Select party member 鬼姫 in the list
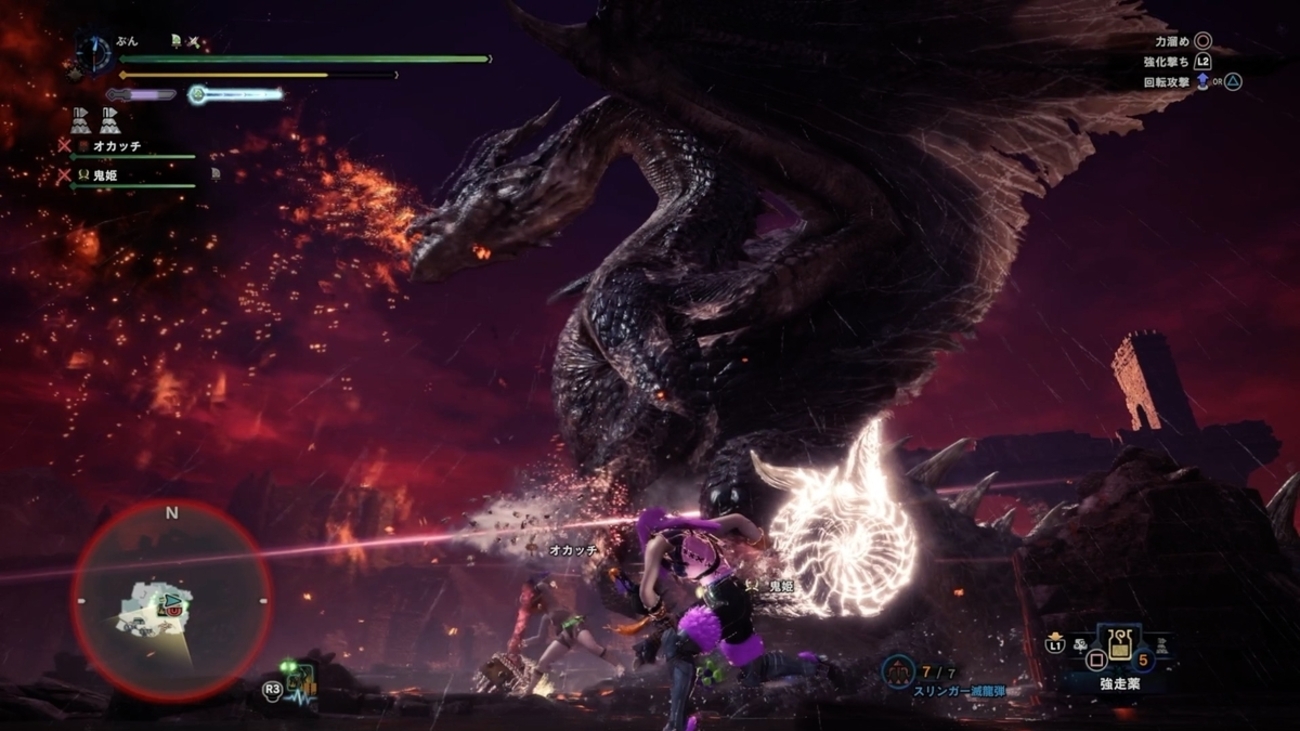 tap(105, 175)
